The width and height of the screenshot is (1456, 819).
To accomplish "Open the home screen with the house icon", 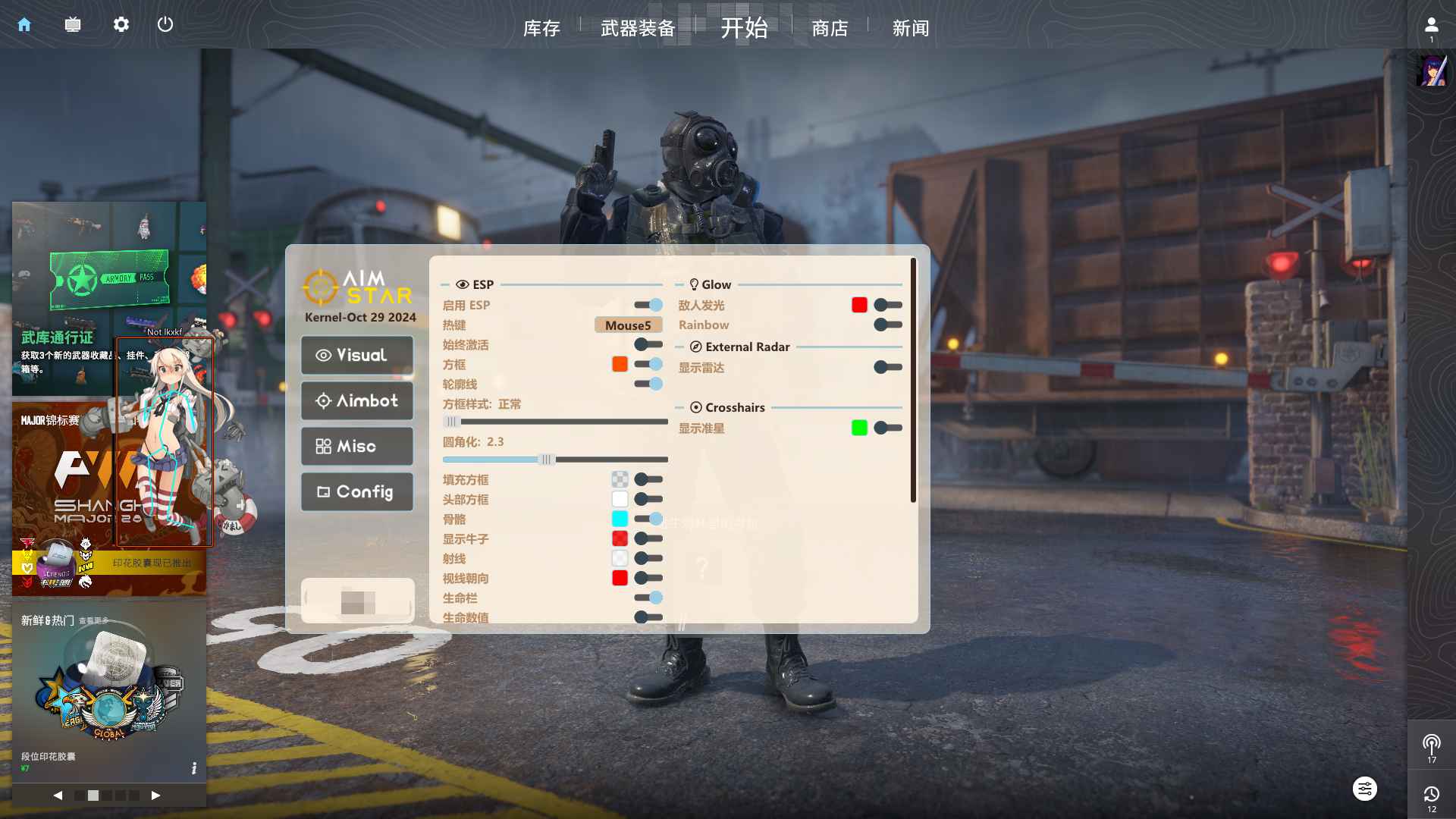I will click(24, 24).
